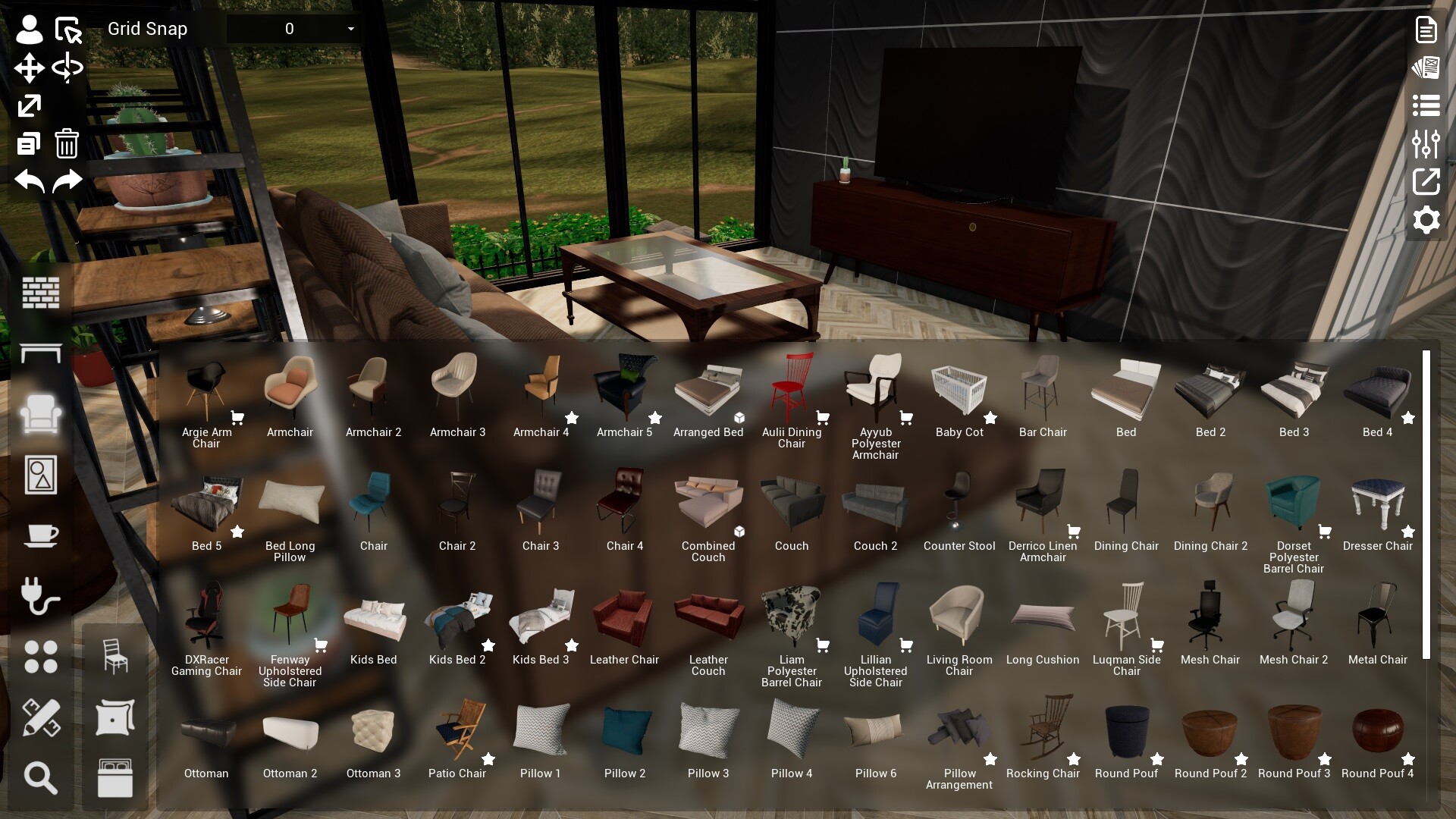Select the Scale tool
This screenshot has height=819, width=1456.
click(x=28, y=105)
